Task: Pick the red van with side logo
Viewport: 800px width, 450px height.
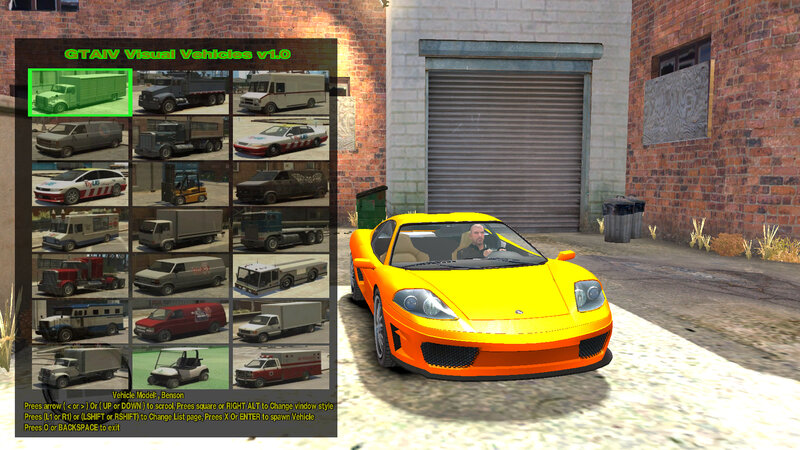Action: [181, 321]
